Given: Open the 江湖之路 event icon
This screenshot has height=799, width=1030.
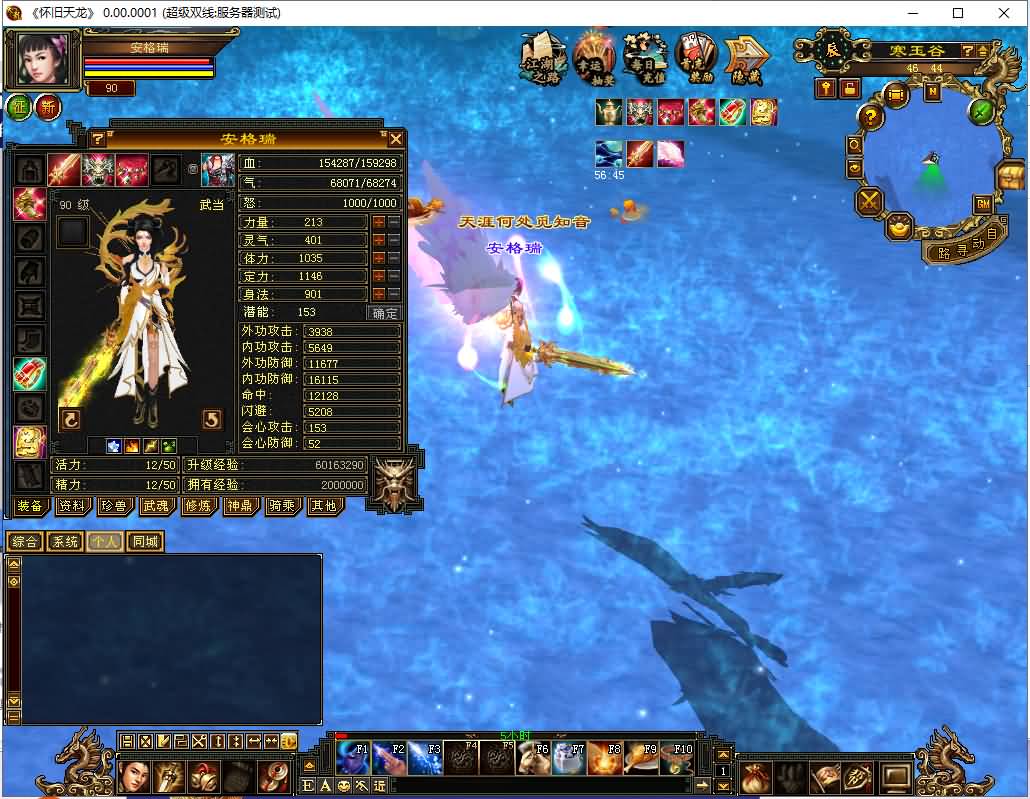Looking at the screenshot, I should coord(541,58).
